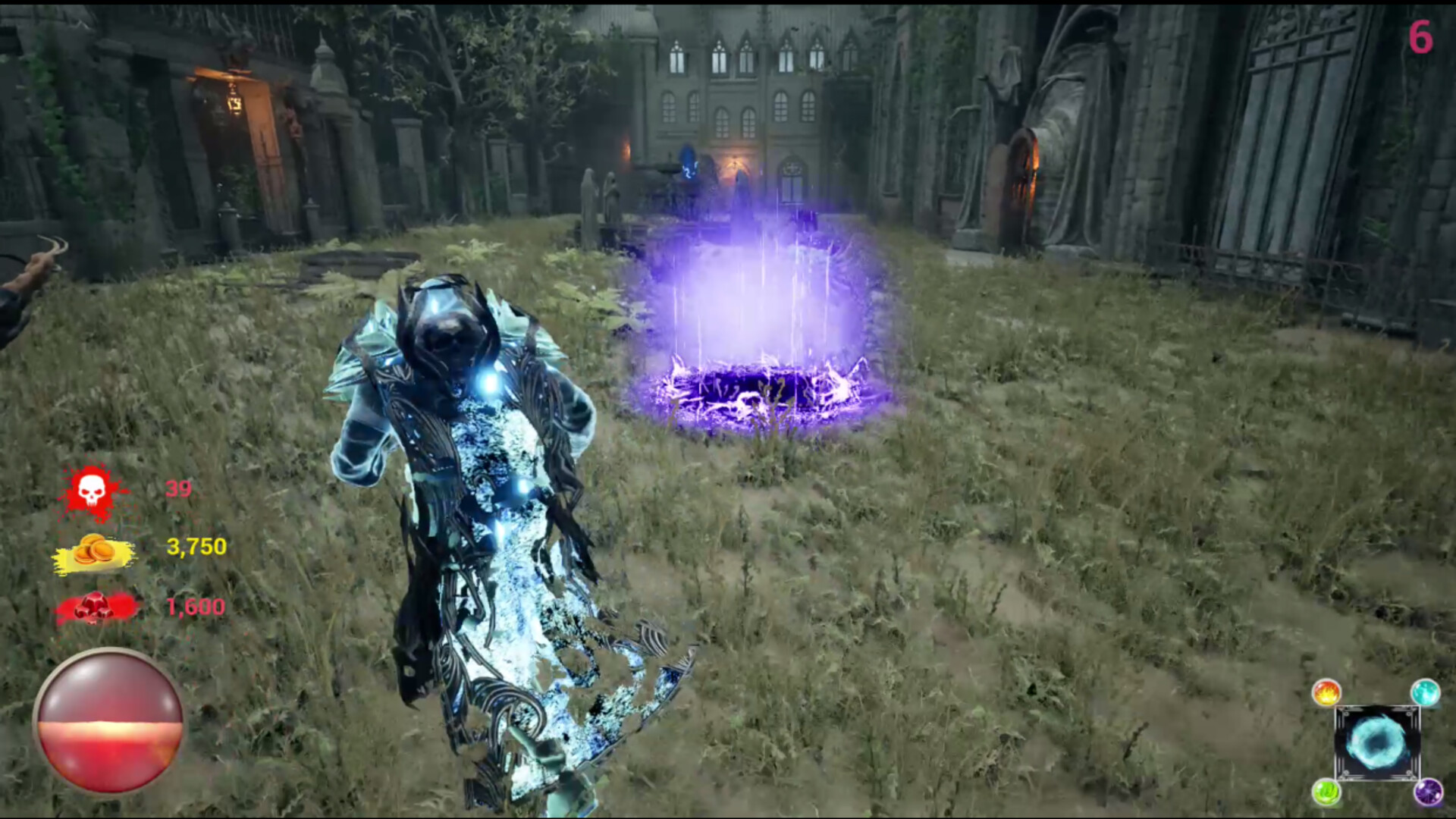Click the red gems currency icon
Viewport: 1456px width, 819px height.
94,607
